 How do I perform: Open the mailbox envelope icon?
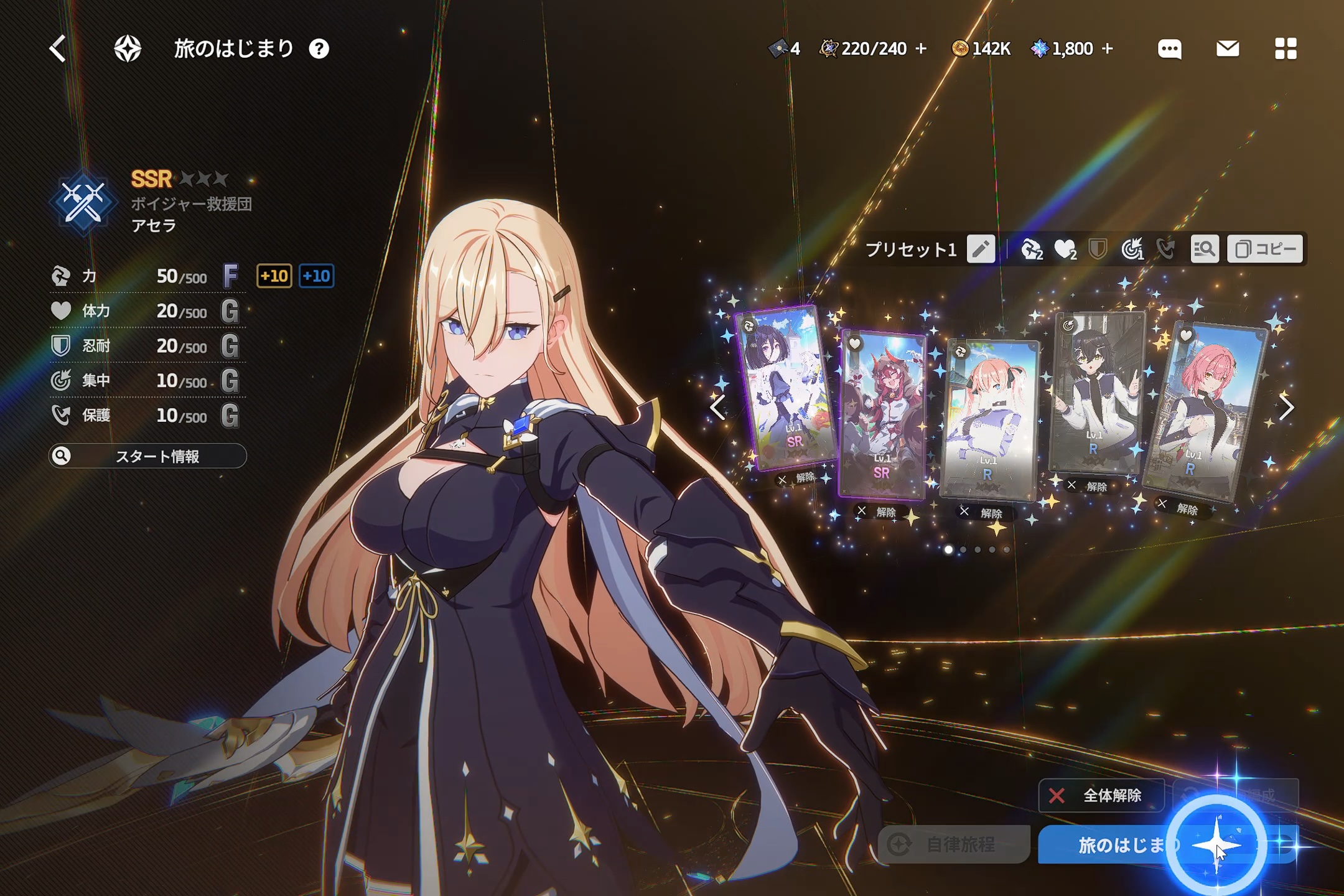[x=1227, y=49]
